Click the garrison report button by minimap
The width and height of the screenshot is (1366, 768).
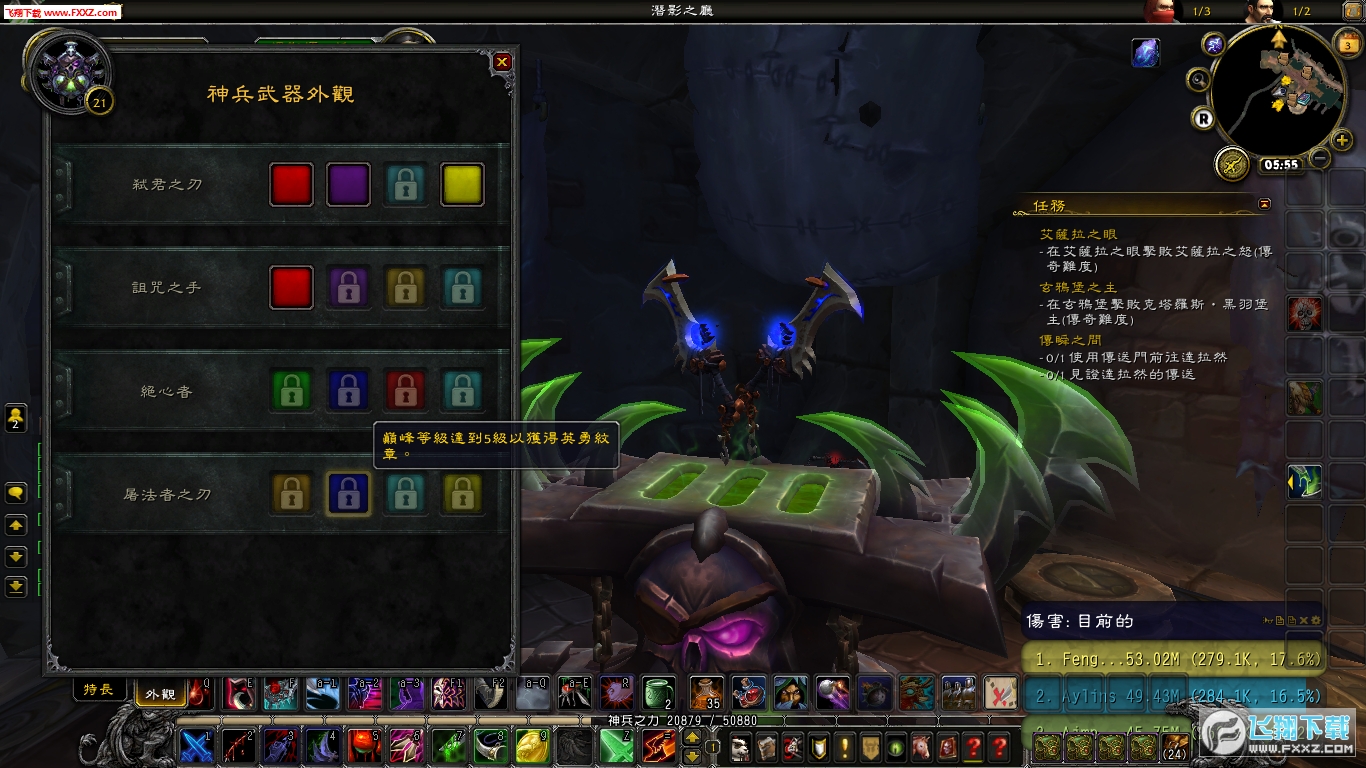pyautogui.click(x=1232, y=164)
